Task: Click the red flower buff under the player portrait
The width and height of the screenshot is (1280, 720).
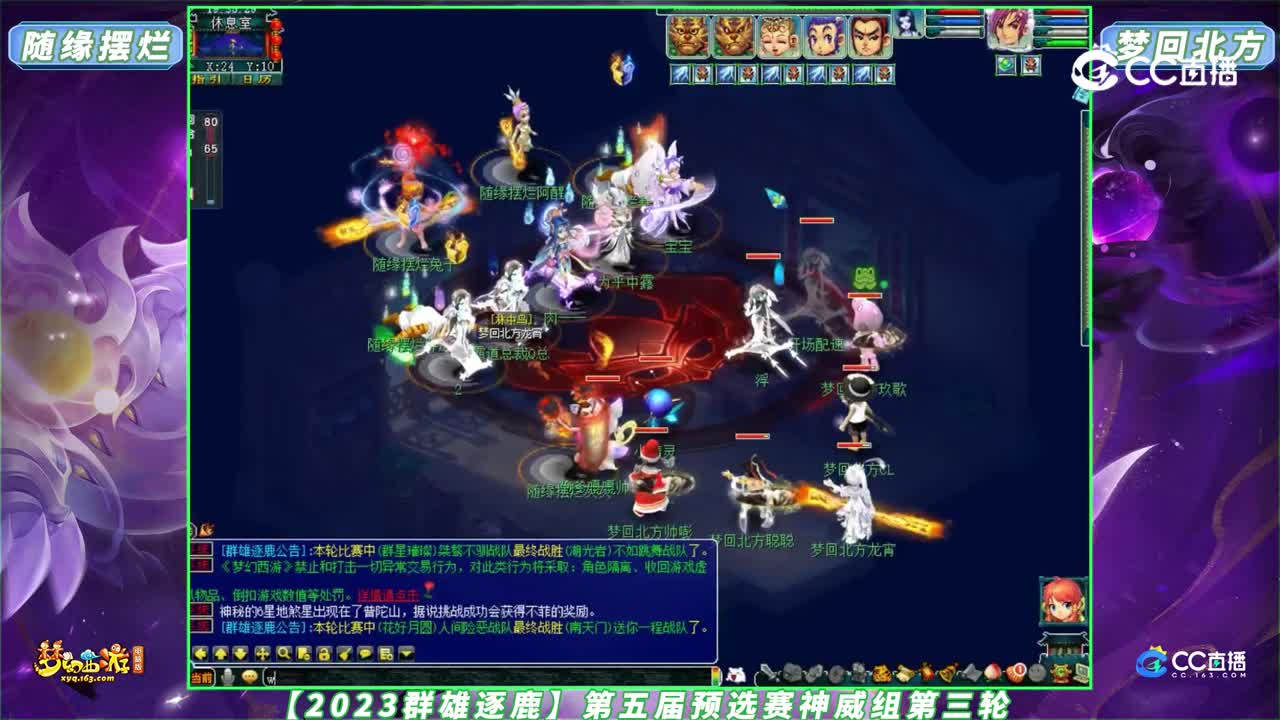Action: pyautogui.click(x=1032, y=64)
